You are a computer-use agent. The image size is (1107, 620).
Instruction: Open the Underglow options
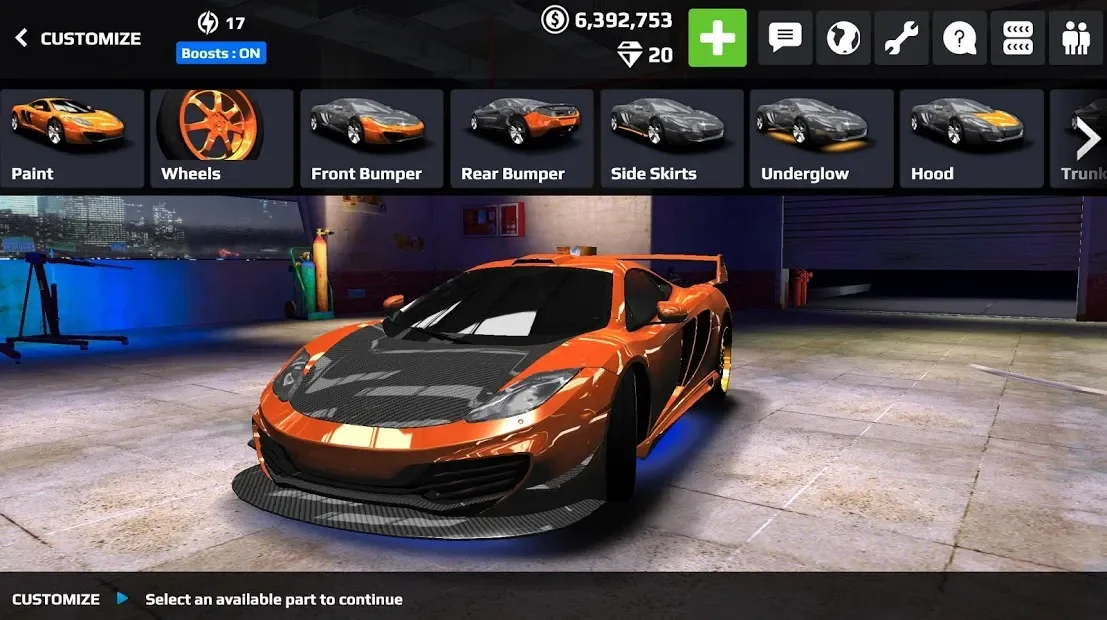coord(822,138)
